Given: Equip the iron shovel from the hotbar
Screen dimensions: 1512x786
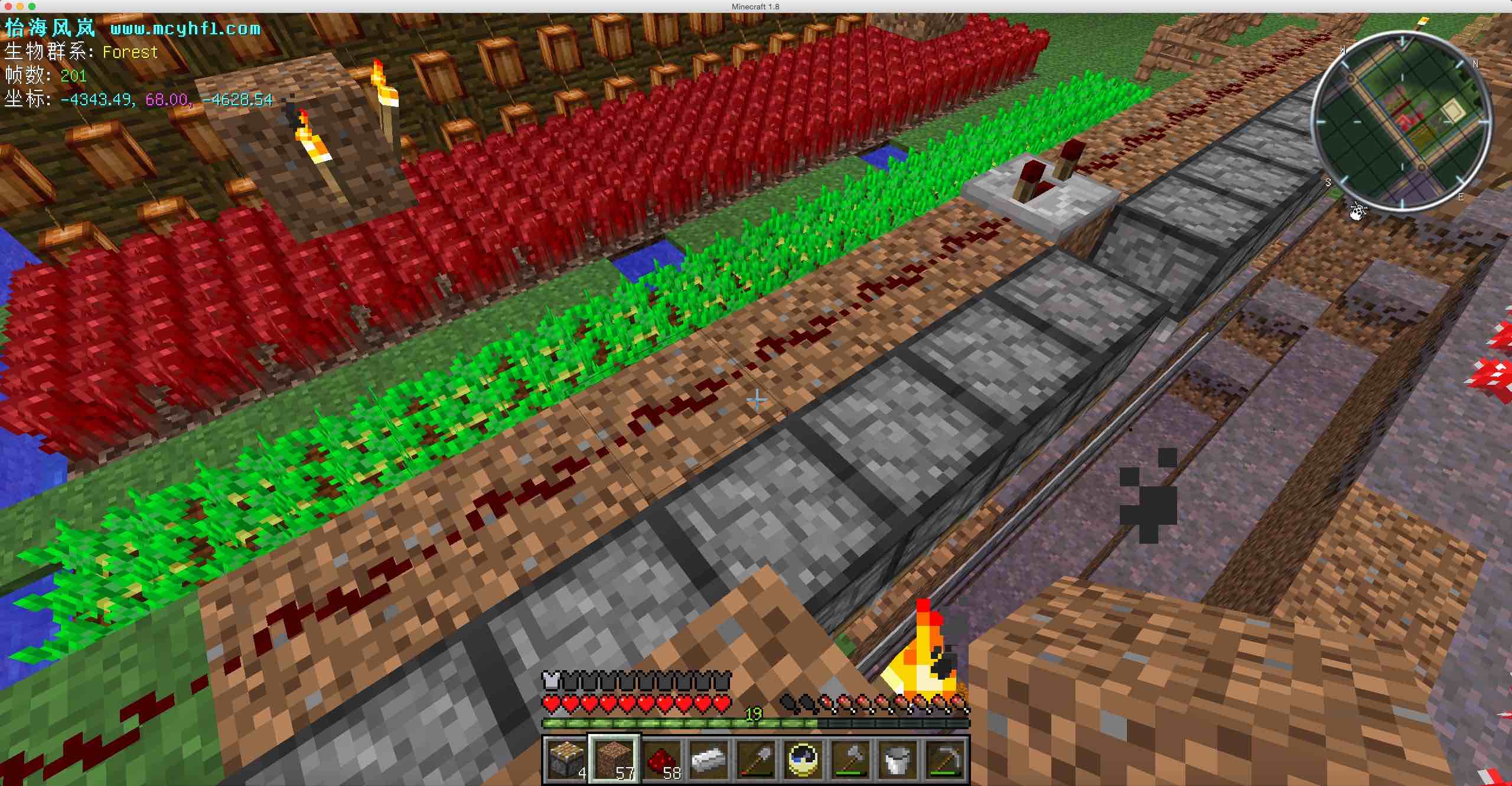Looking at the screenshot, I should [755, 759].
